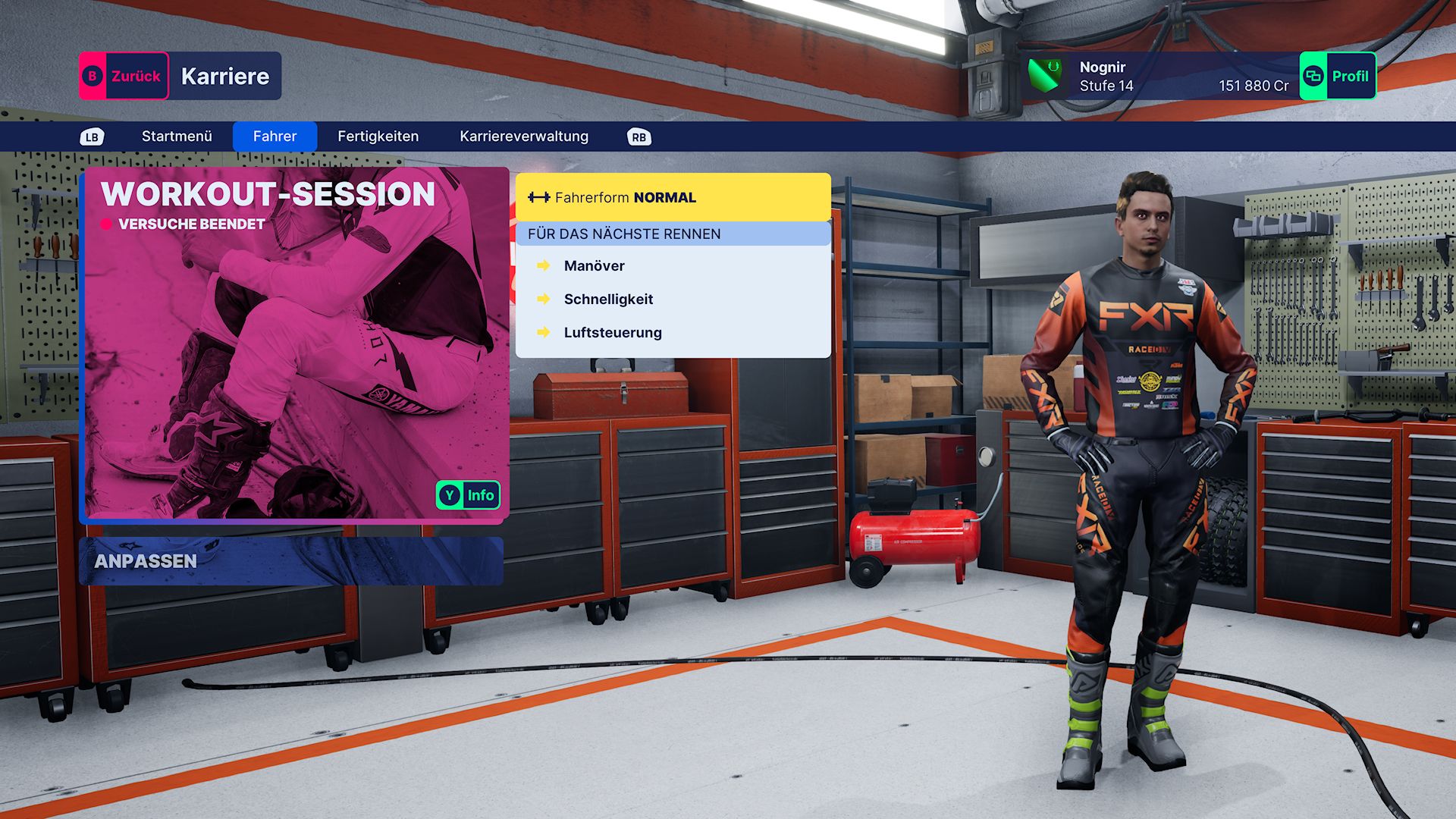1456x819 pixels.
Task: Open the Startmenü tab
Action: pyautogui.click(x=177, y=136)
